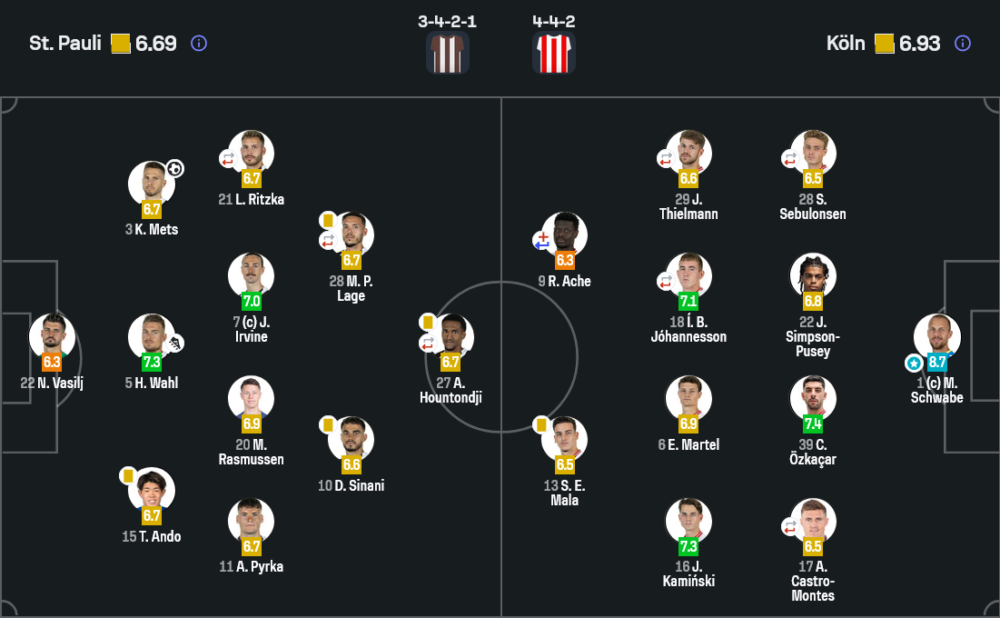The height and width of the screenshot is (618, 1000).
Task: Open R. Ache's player card
Action: pos(564,236)
